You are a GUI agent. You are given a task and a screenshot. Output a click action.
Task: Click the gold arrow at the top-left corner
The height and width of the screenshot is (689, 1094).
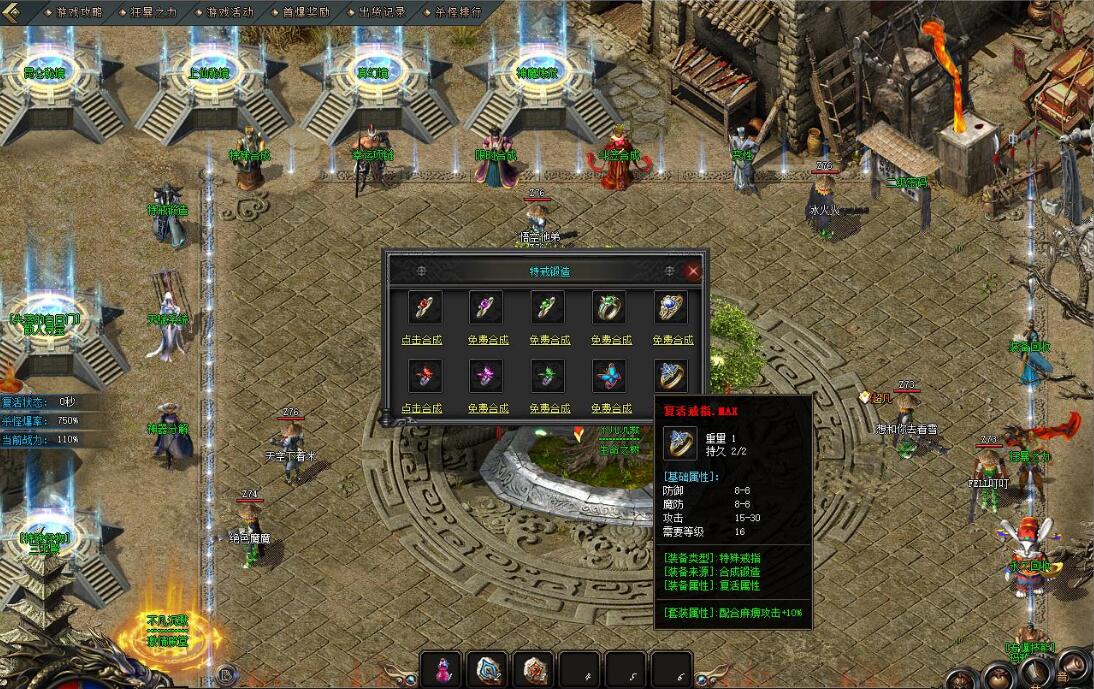pyautogui.click(x=18, y=12)
